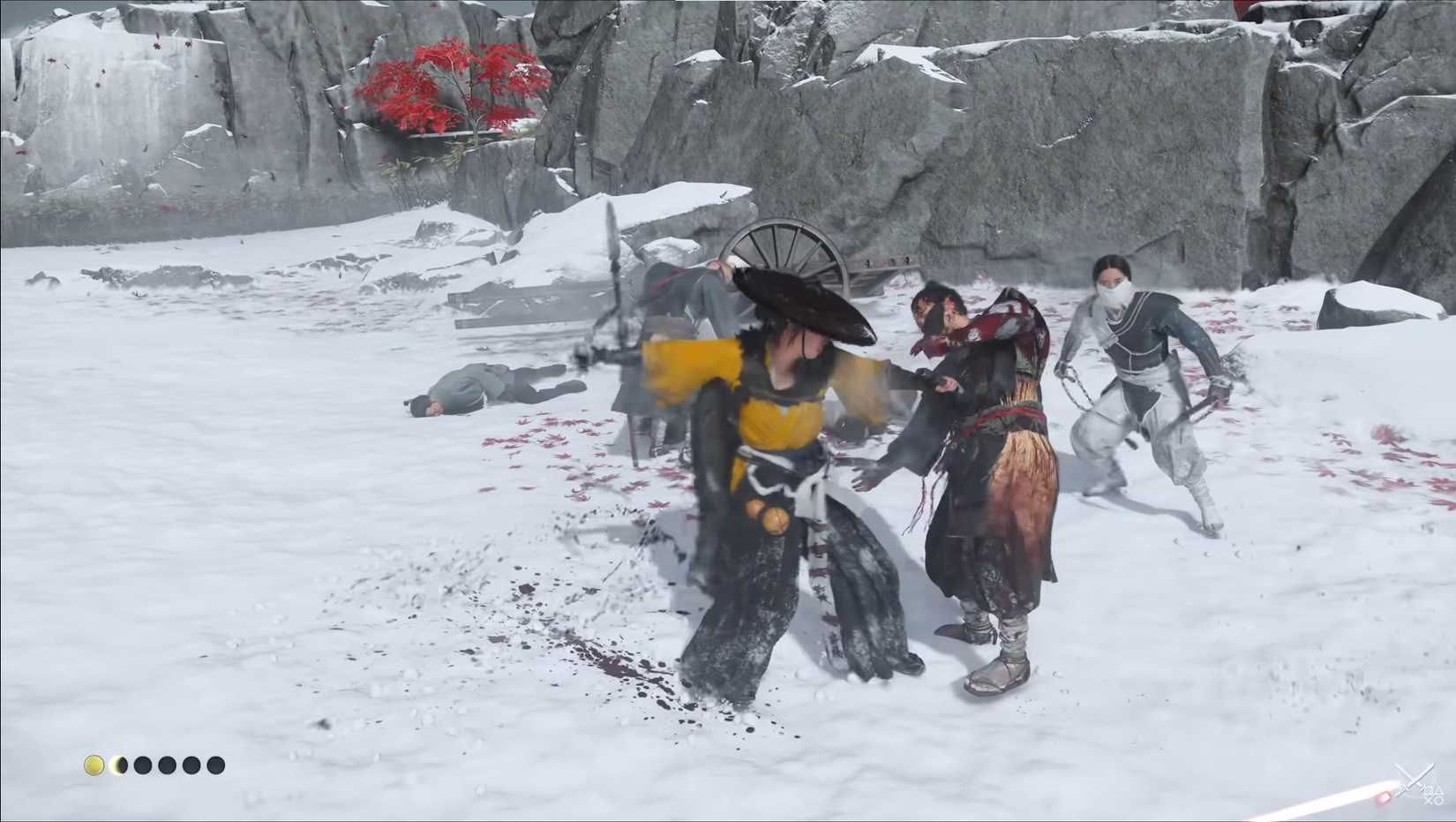
Task: Toggle the fourth resolve dot
Action: 168,765
